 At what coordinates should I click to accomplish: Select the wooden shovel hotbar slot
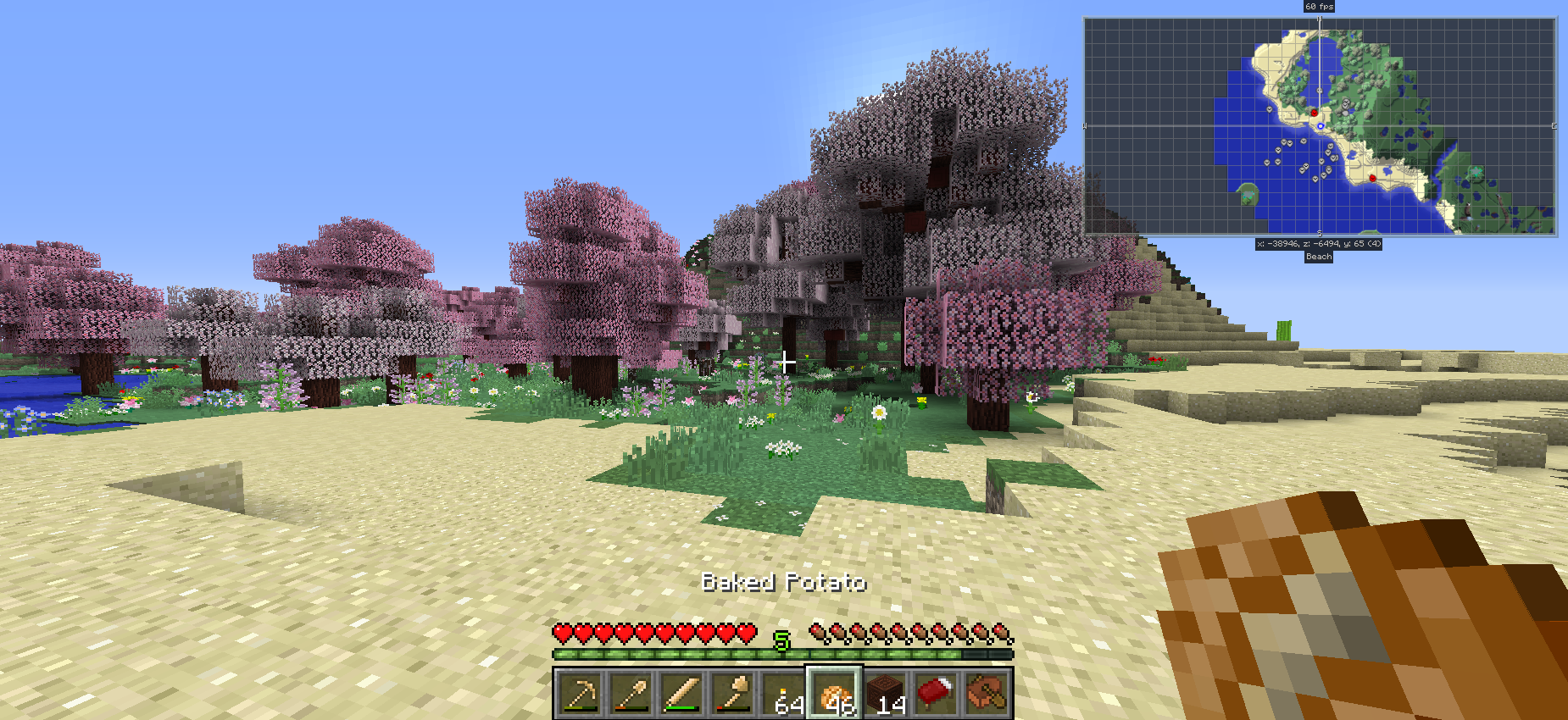pos(631,694)
